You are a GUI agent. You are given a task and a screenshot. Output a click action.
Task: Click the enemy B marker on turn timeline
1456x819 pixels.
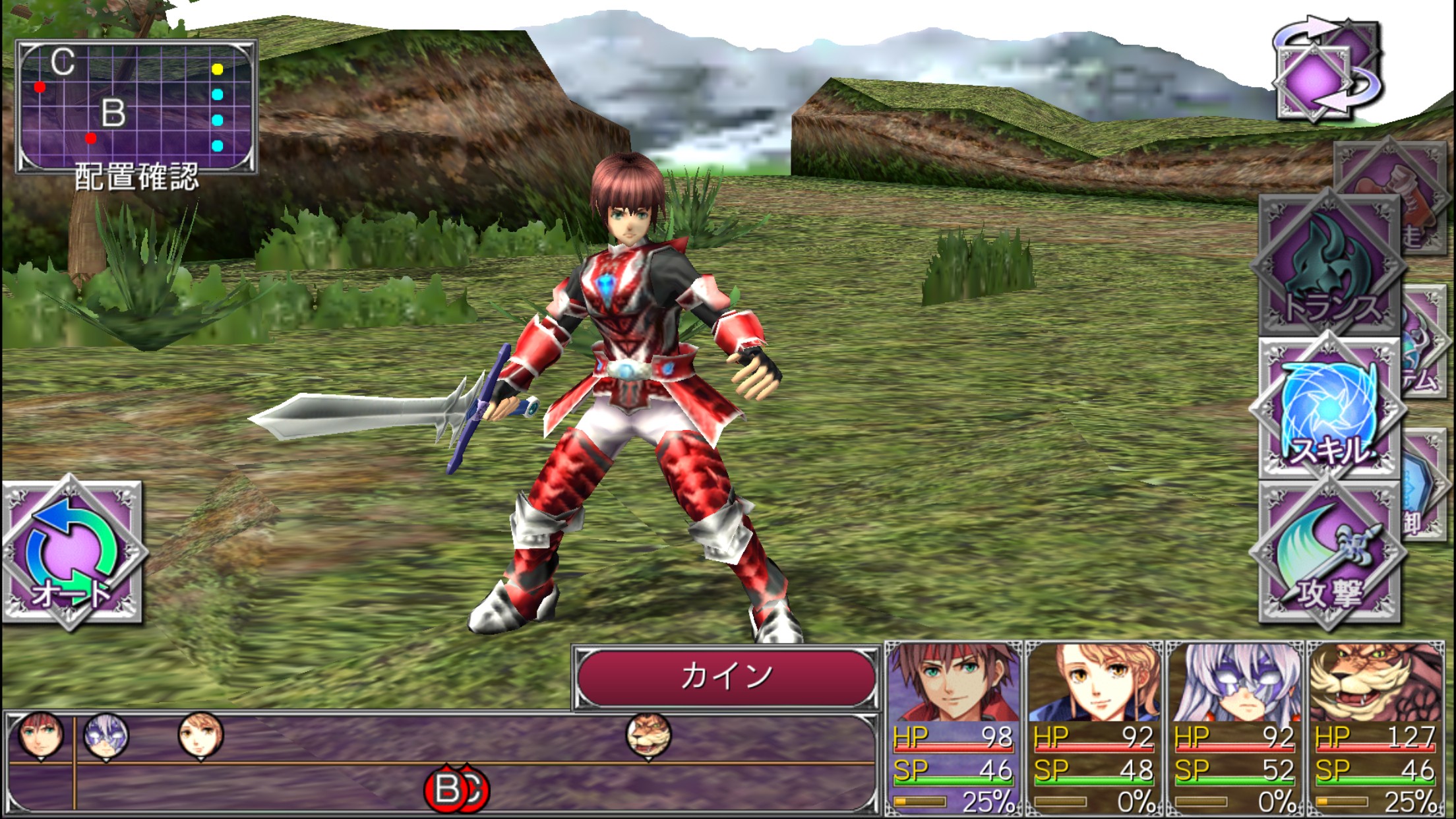point(446,789)
